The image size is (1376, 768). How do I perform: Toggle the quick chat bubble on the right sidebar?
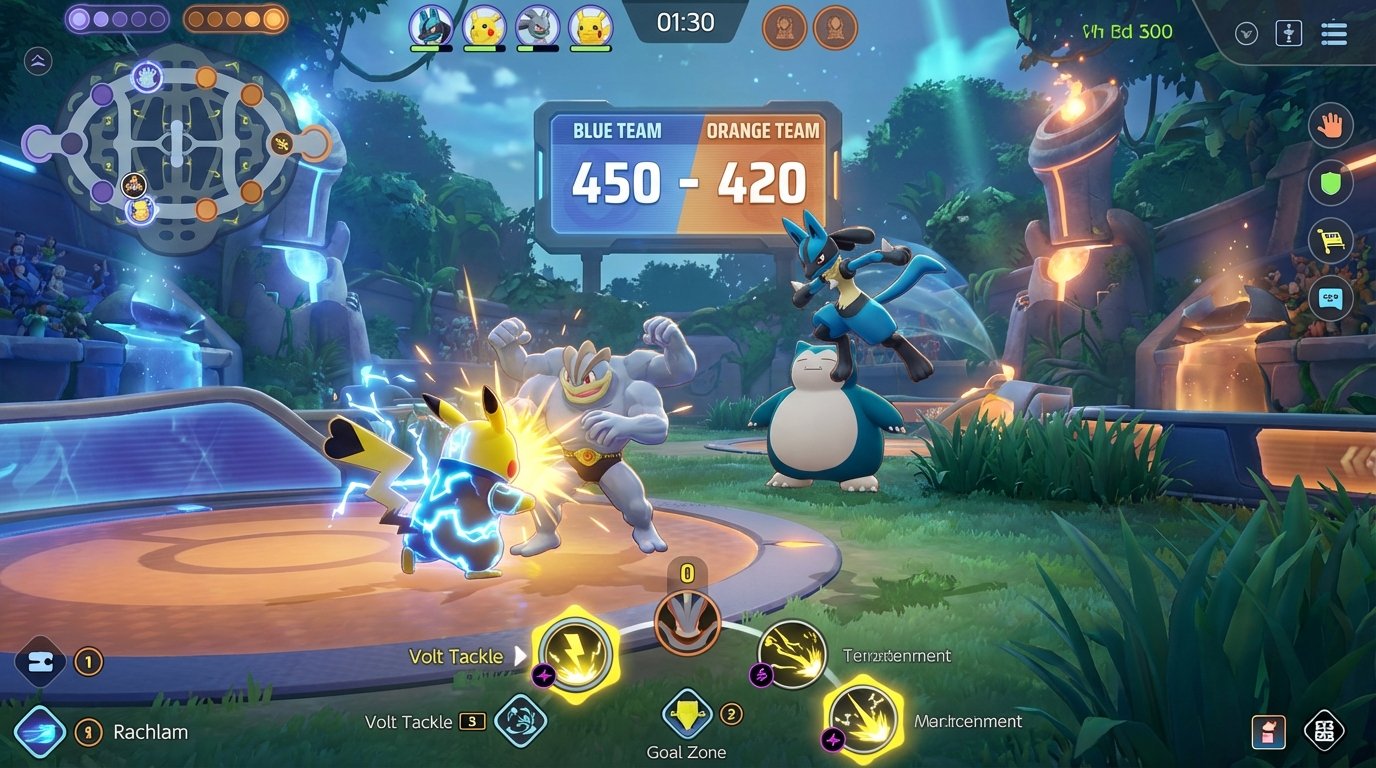[x=1331, y=297]
